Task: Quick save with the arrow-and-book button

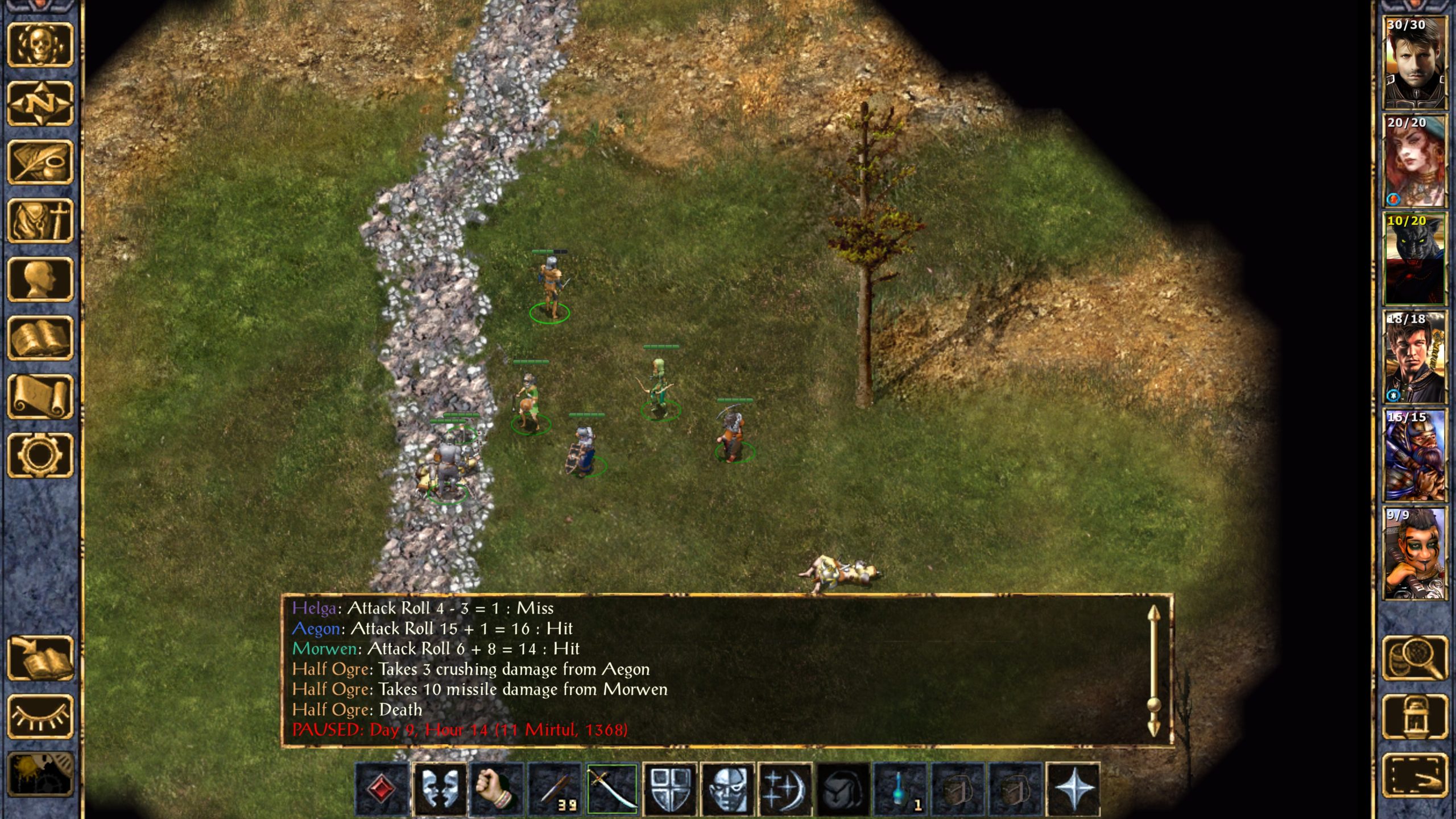Action: tap(40, 658)
